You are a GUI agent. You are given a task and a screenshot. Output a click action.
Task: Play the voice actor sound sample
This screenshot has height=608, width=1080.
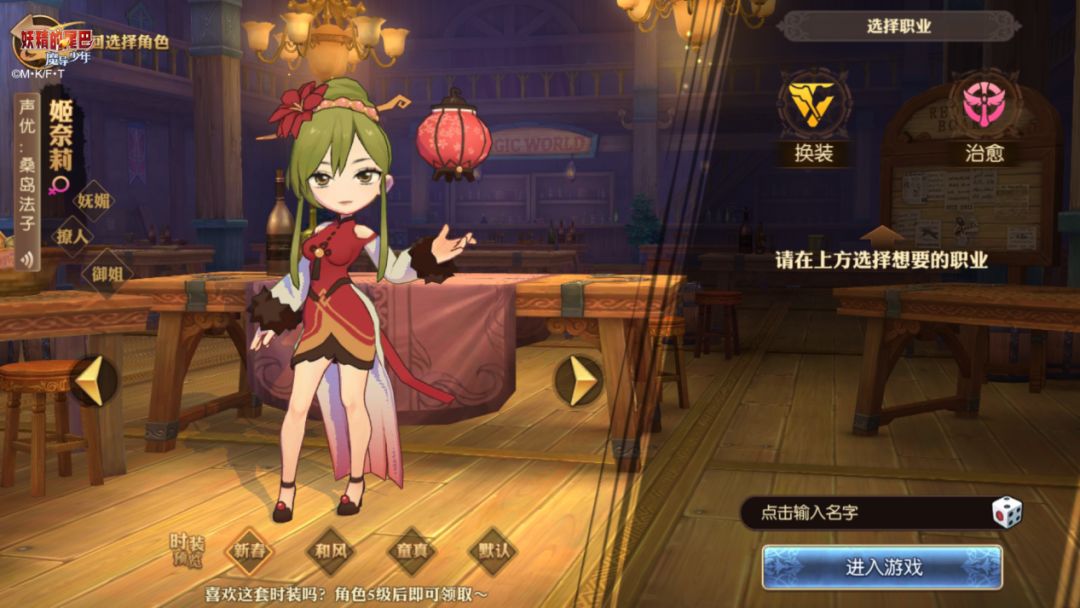[x=26, y=259]
